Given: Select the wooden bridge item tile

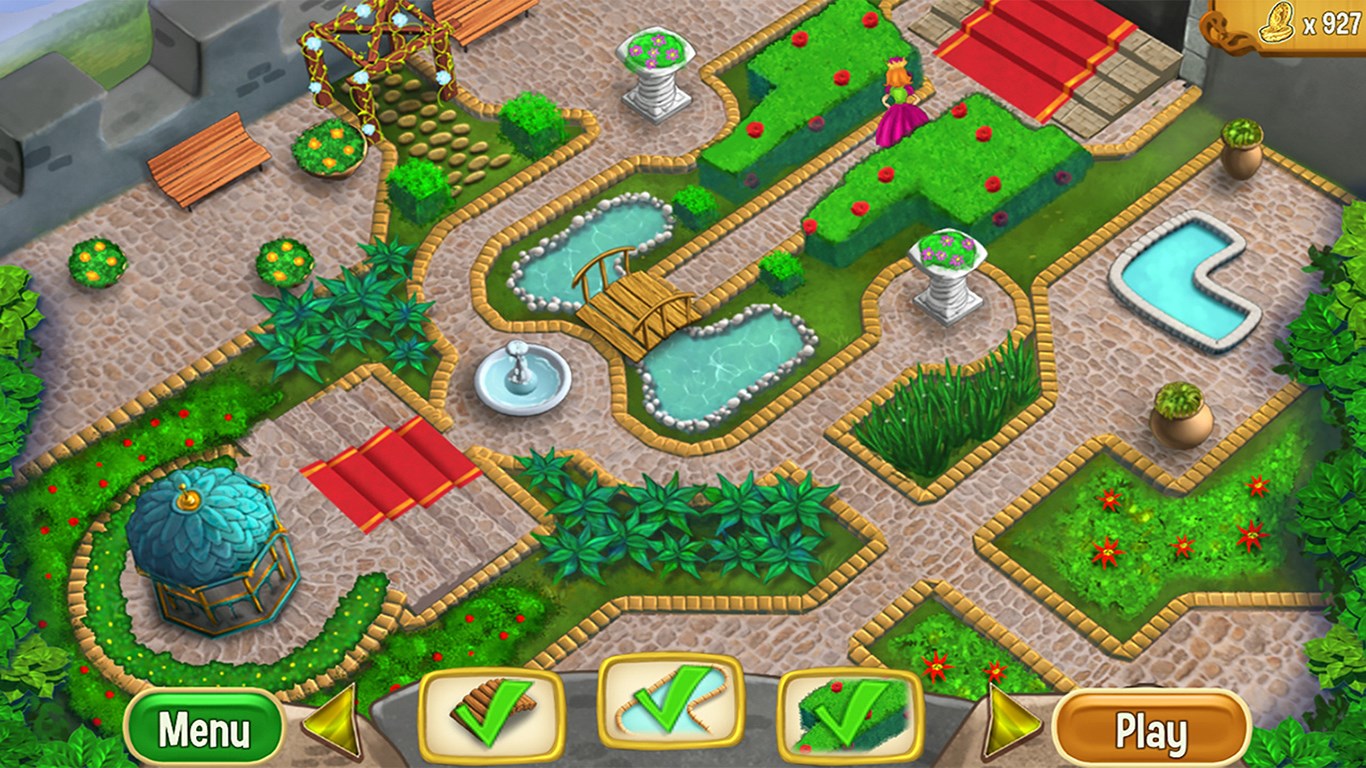Looking at the screenshot, I should pyautogui.click(x=490, y=713).
